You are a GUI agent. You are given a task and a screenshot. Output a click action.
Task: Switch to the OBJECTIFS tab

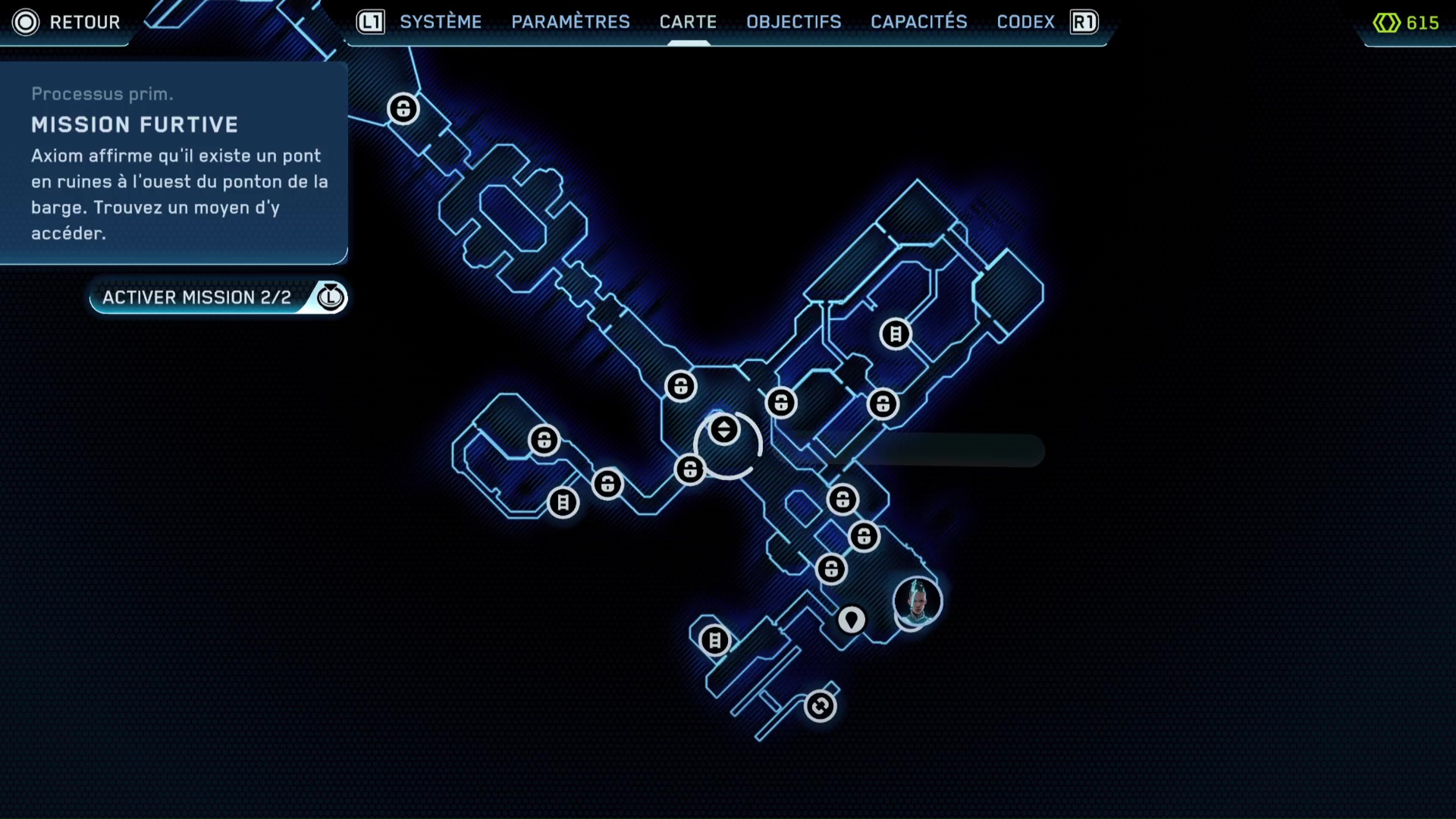click(x=794, y=22)
